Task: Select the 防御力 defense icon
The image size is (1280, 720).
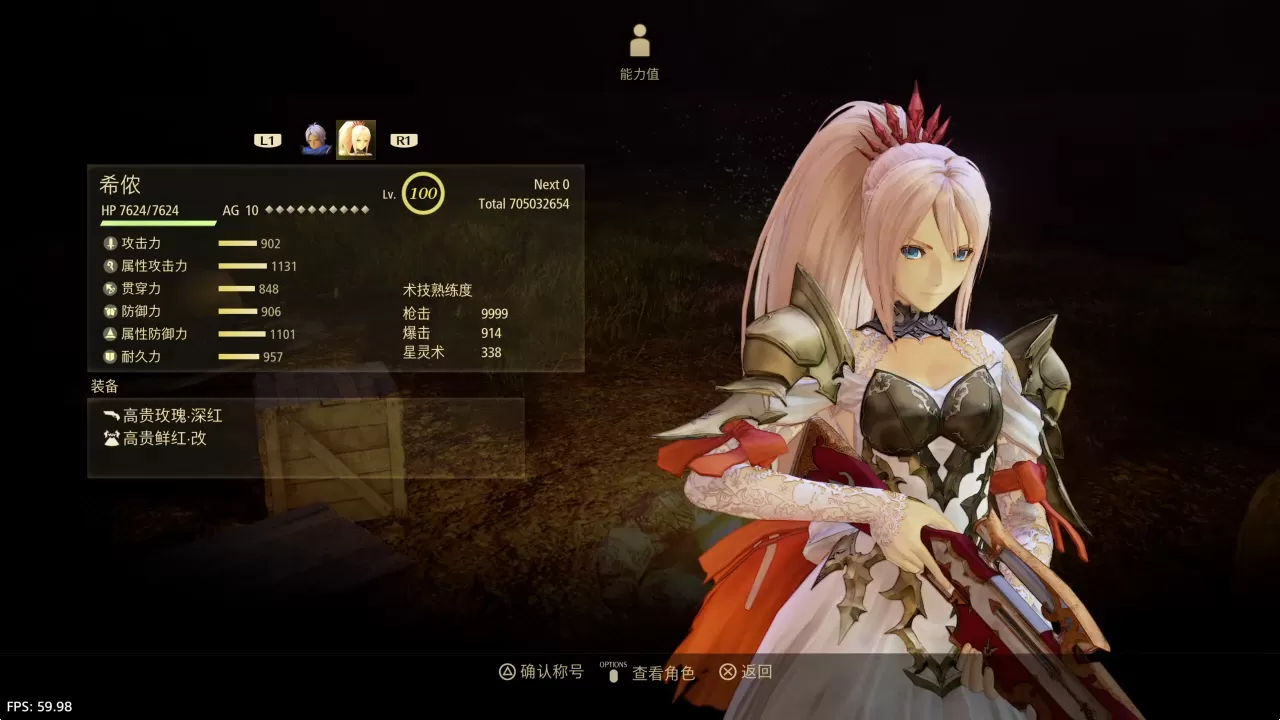Action: point(112,311)
